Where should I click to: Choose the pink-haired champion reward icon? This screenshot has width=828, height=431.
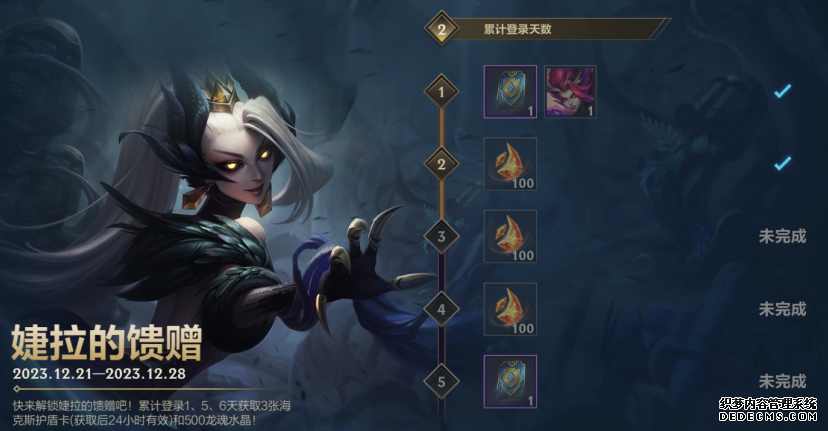(x=570, y=92)
